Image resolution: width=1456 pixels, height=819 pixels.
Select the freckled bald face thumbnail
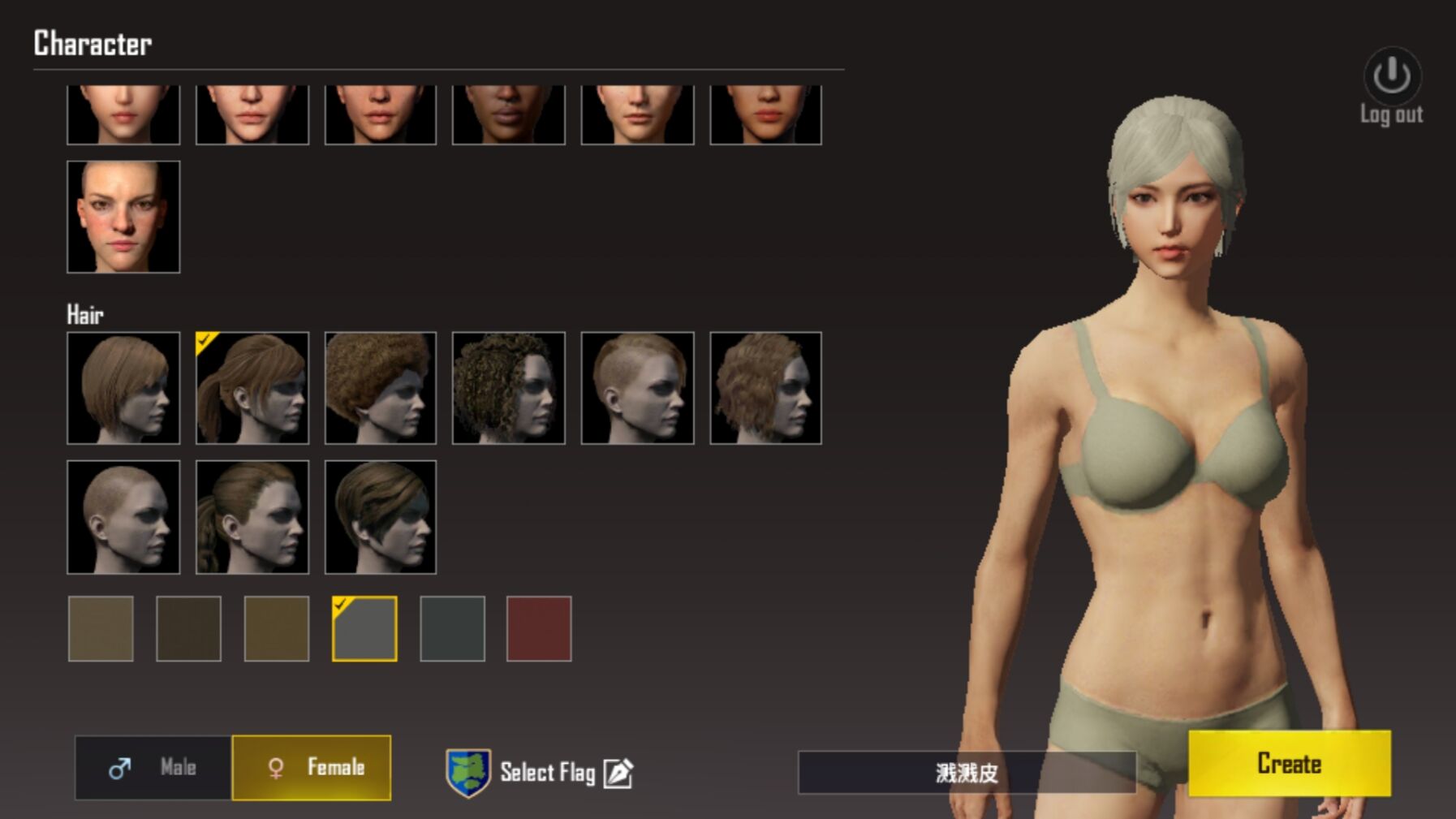(123, 218)
